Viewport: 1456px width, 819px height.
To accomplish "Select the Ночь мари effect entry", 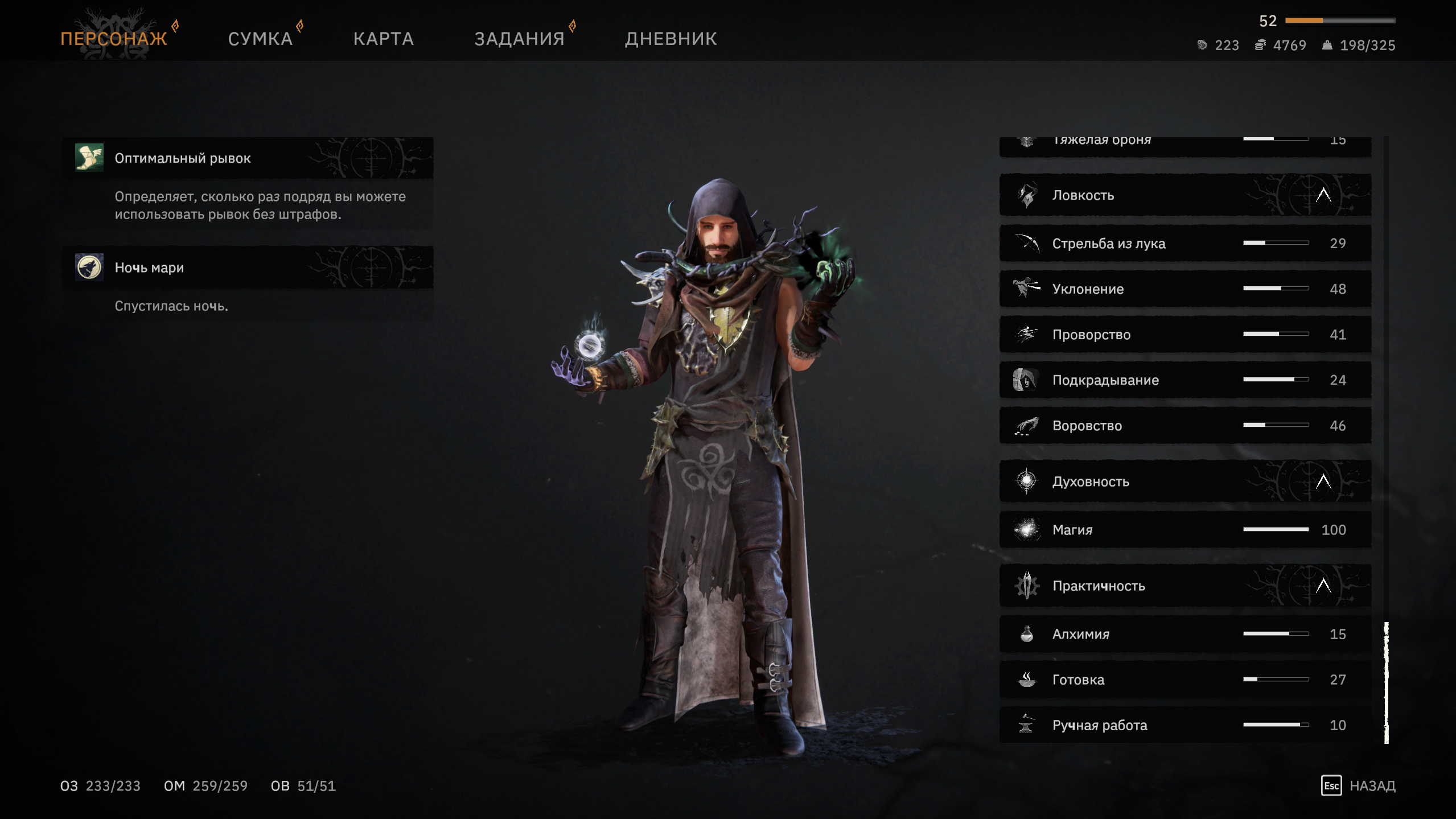I will click(248, 267).
